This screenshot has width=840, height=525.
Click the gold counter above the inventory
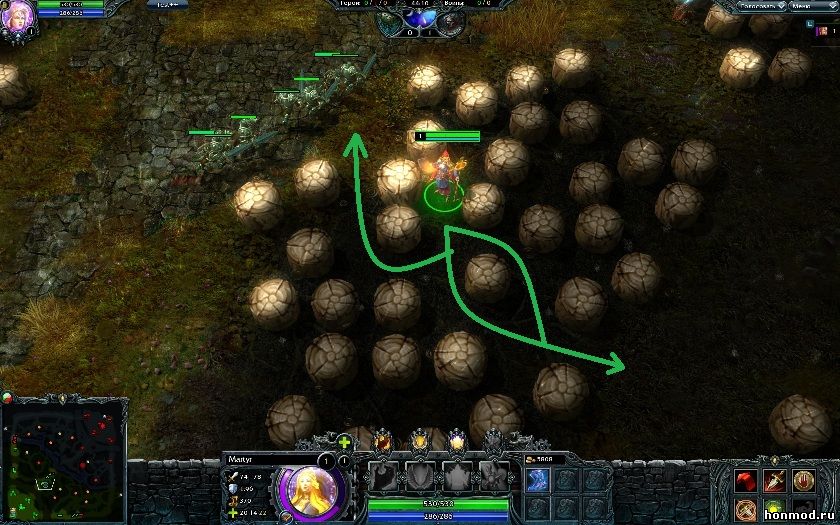(544, 459)
